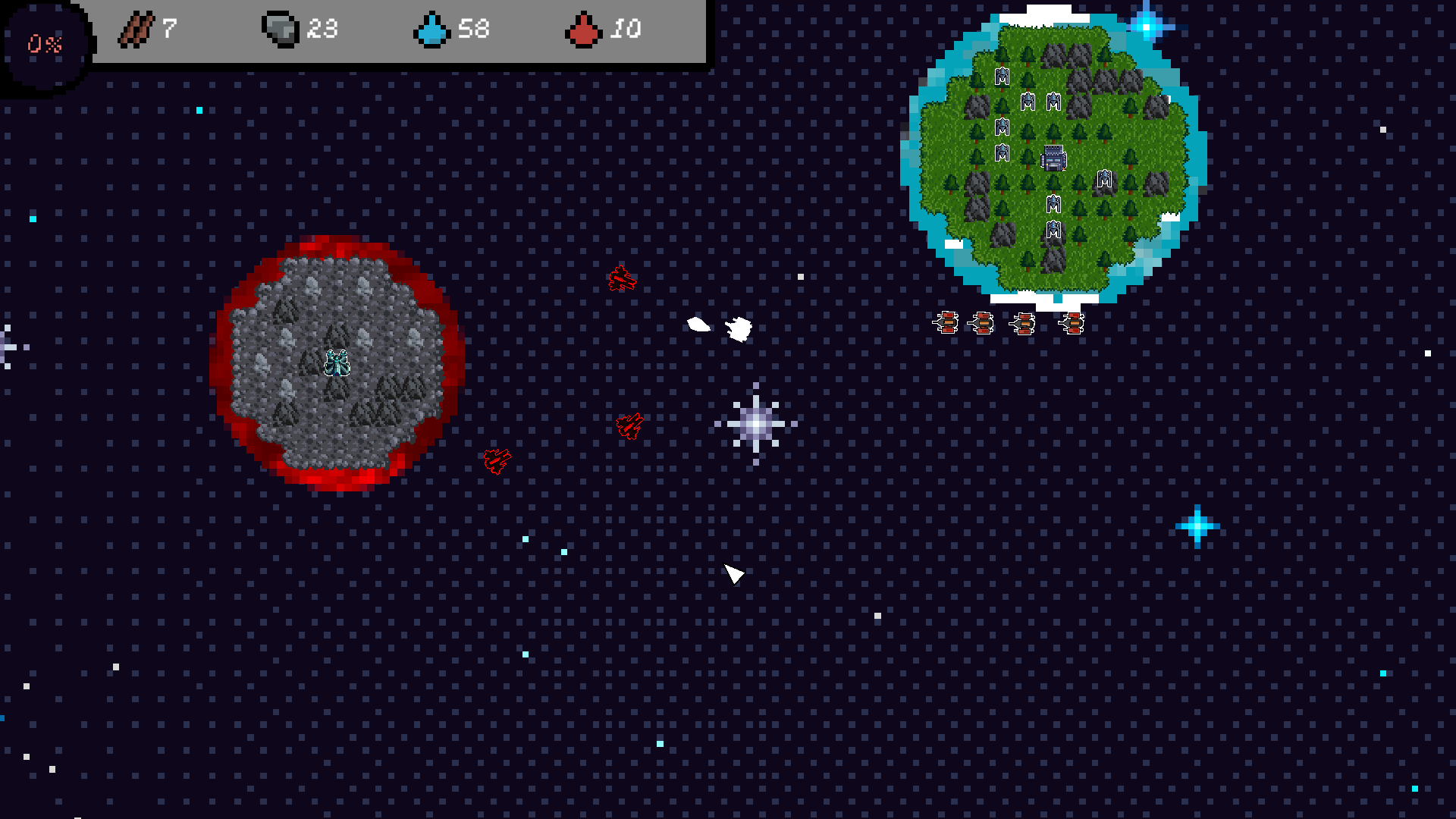Click the stone resource counter icon
Screen dimensions: 1456x819
click(x=279, y=29)
